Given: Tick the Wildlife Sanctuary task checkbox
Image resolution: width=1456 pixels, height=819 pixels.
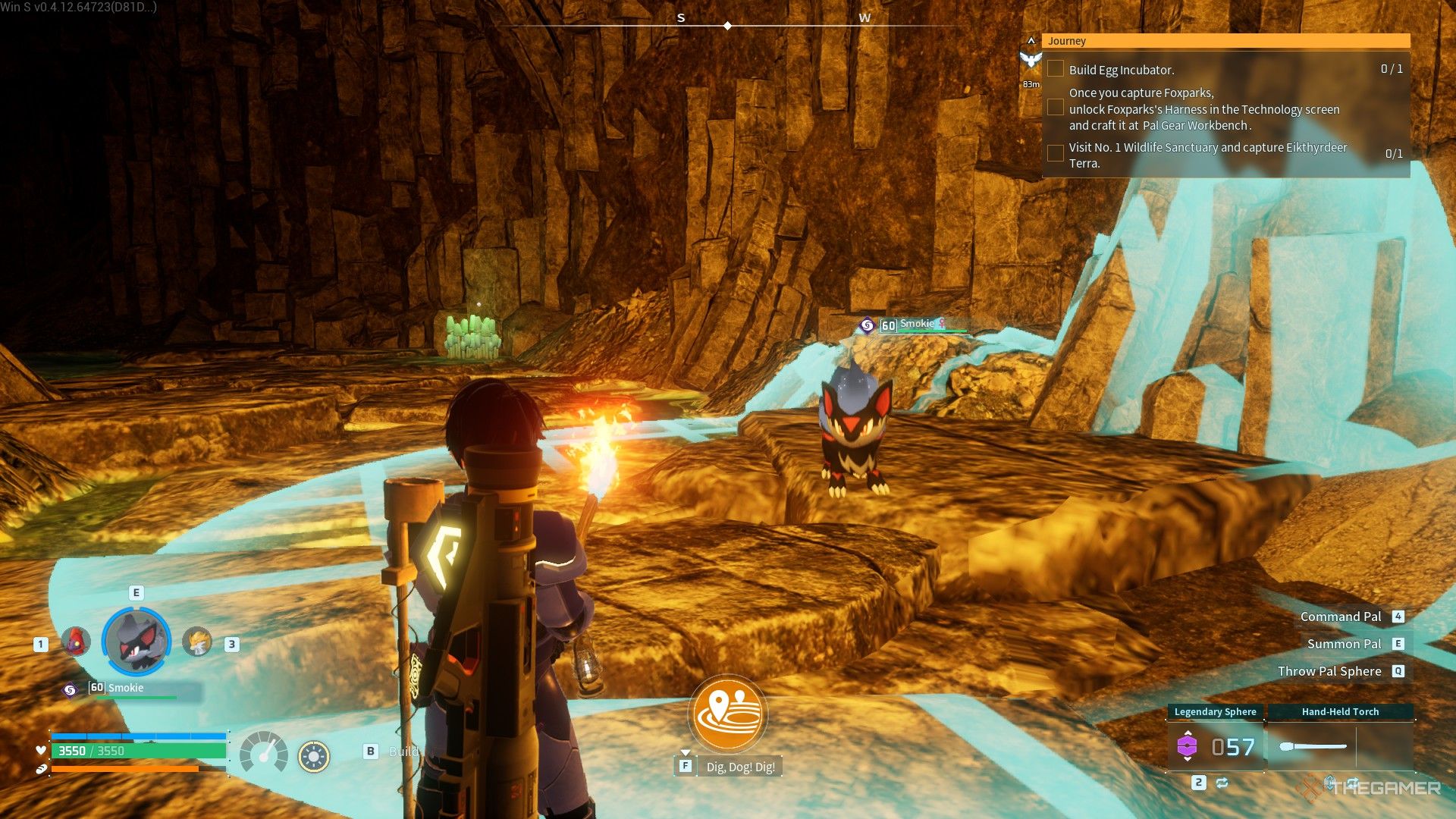Looking at the screenshot, I should coord(1055,154).
